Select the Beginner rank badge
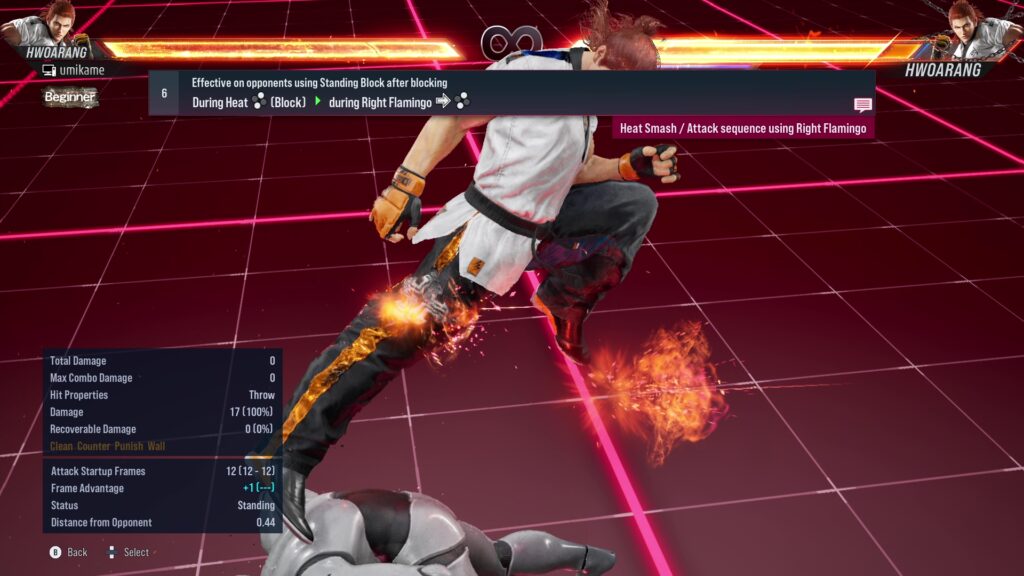The width and height of the screenshot is (1024, 576). pos(70,97)
